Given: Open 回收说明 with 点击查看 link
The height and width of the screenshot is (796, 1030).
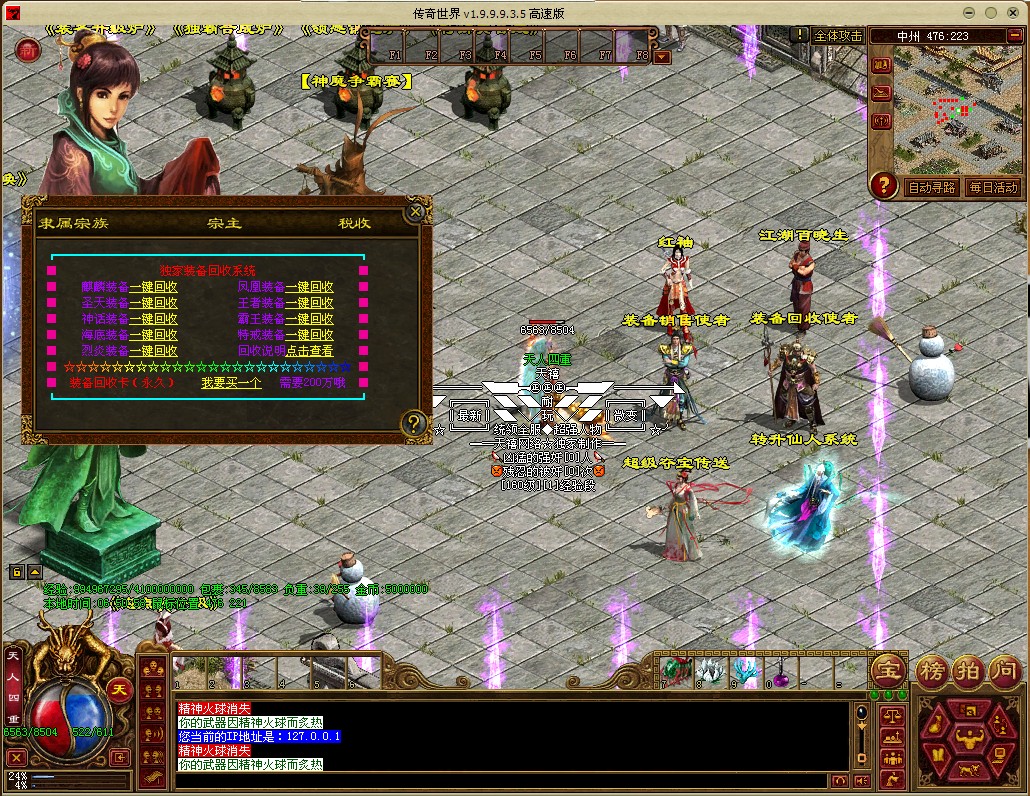Looking at the screenshot, I should tap(309, 351).
